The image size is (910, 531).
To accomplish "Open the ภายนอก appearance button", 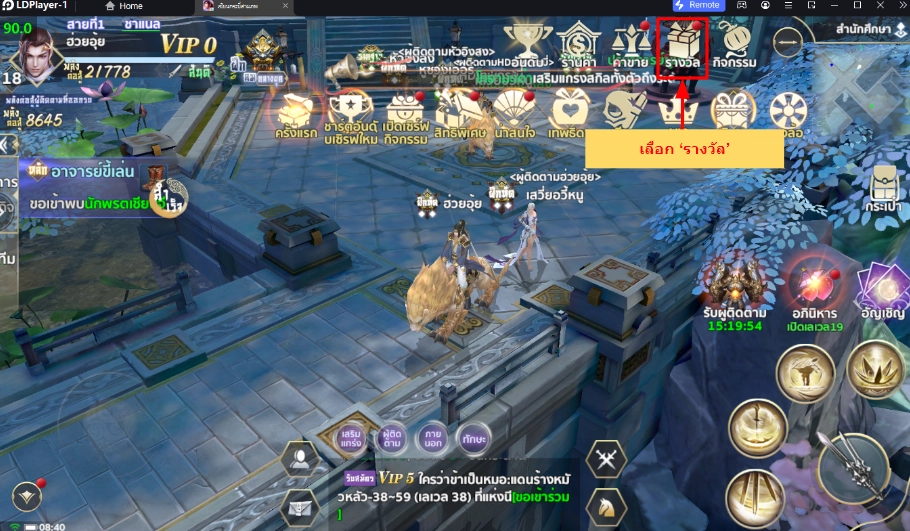I will point(432,438).
